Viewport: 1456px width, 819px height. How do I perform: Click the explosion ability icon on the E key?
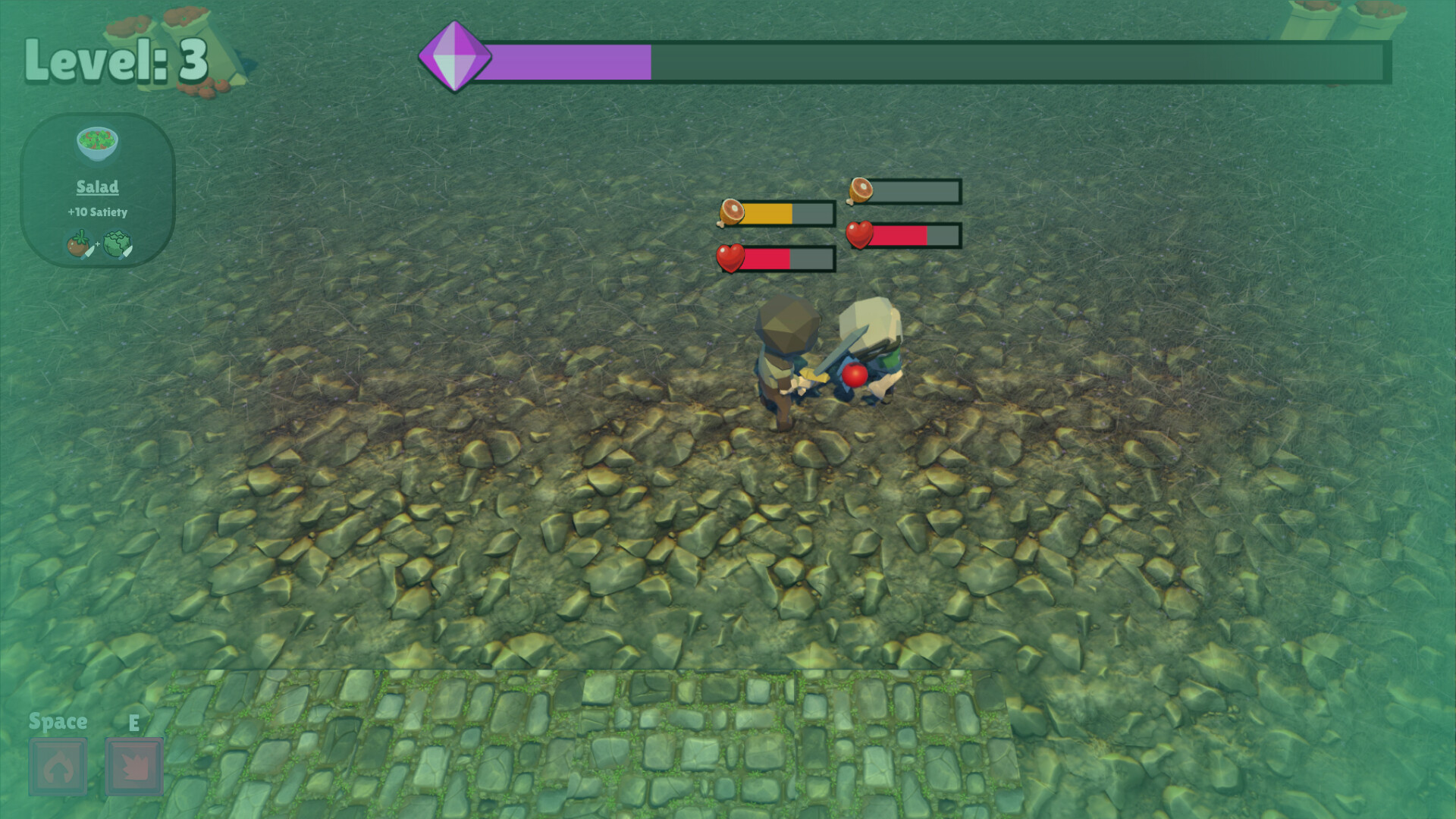pyautogui.click(x=135, y=767)
